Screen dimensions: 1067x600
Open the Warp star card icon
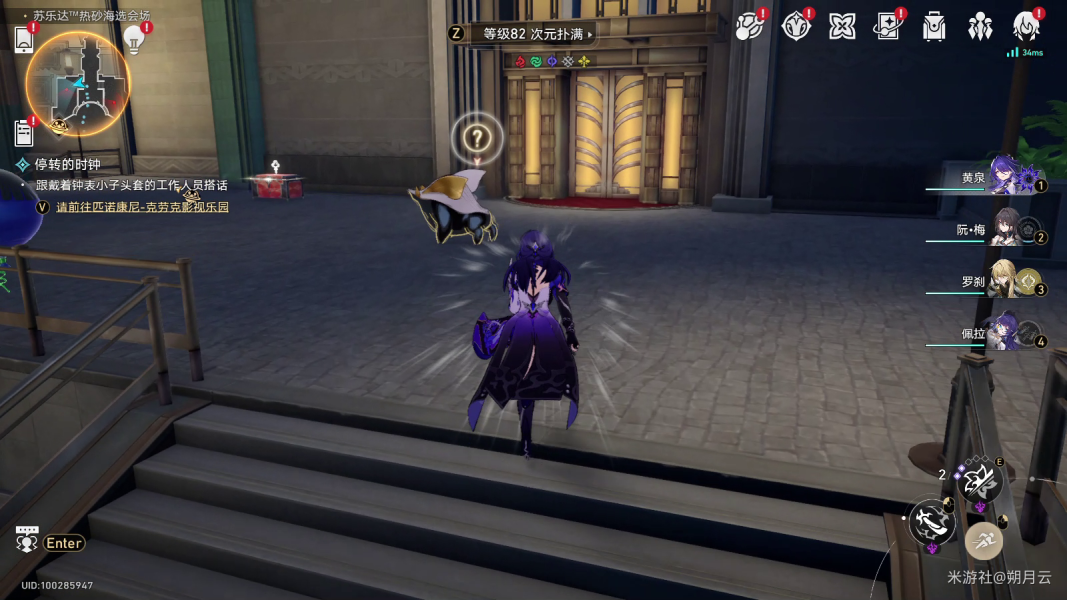click(887, 27)
